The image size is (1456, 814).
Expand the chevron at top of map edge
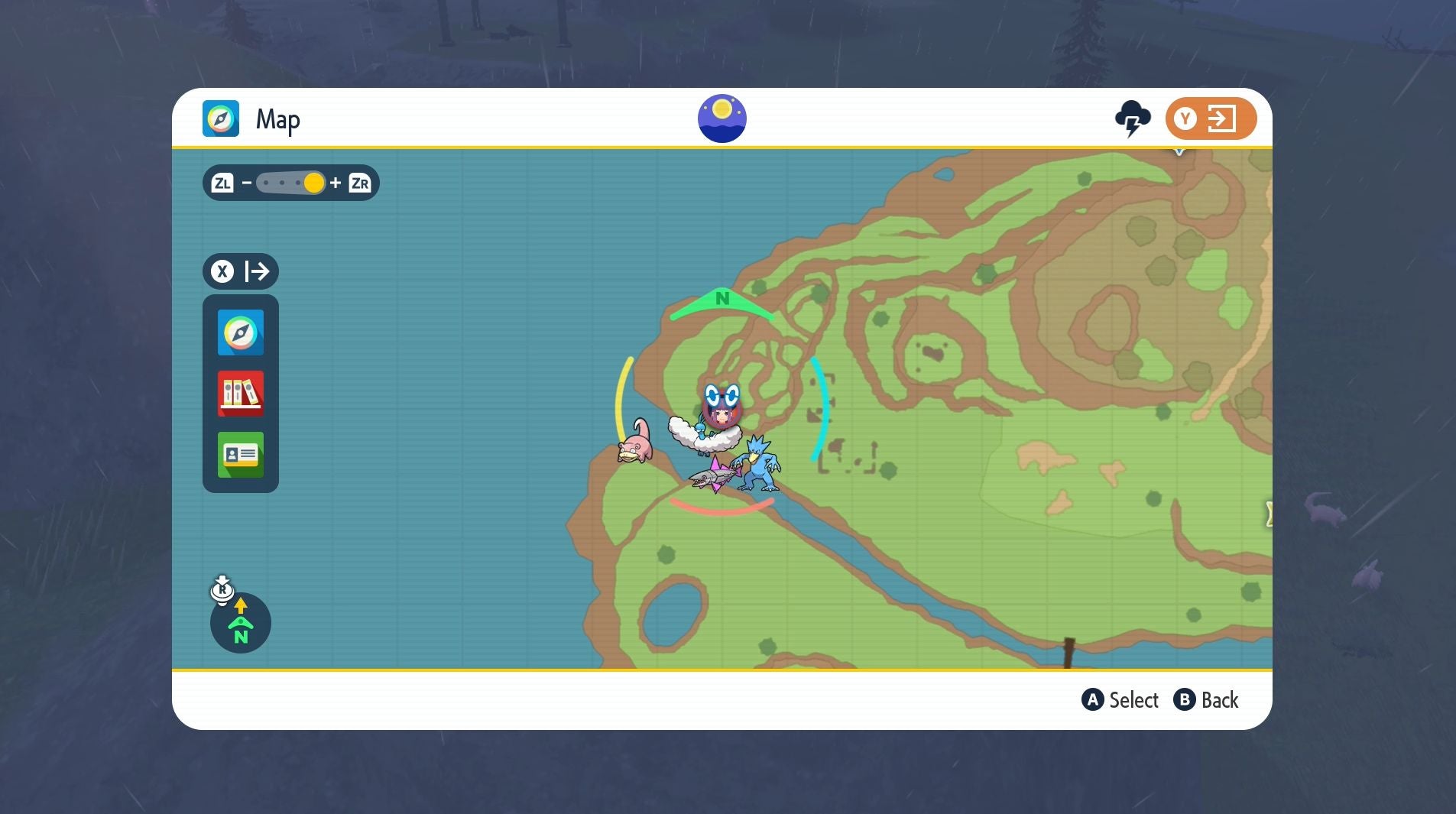coord(1178,151)
